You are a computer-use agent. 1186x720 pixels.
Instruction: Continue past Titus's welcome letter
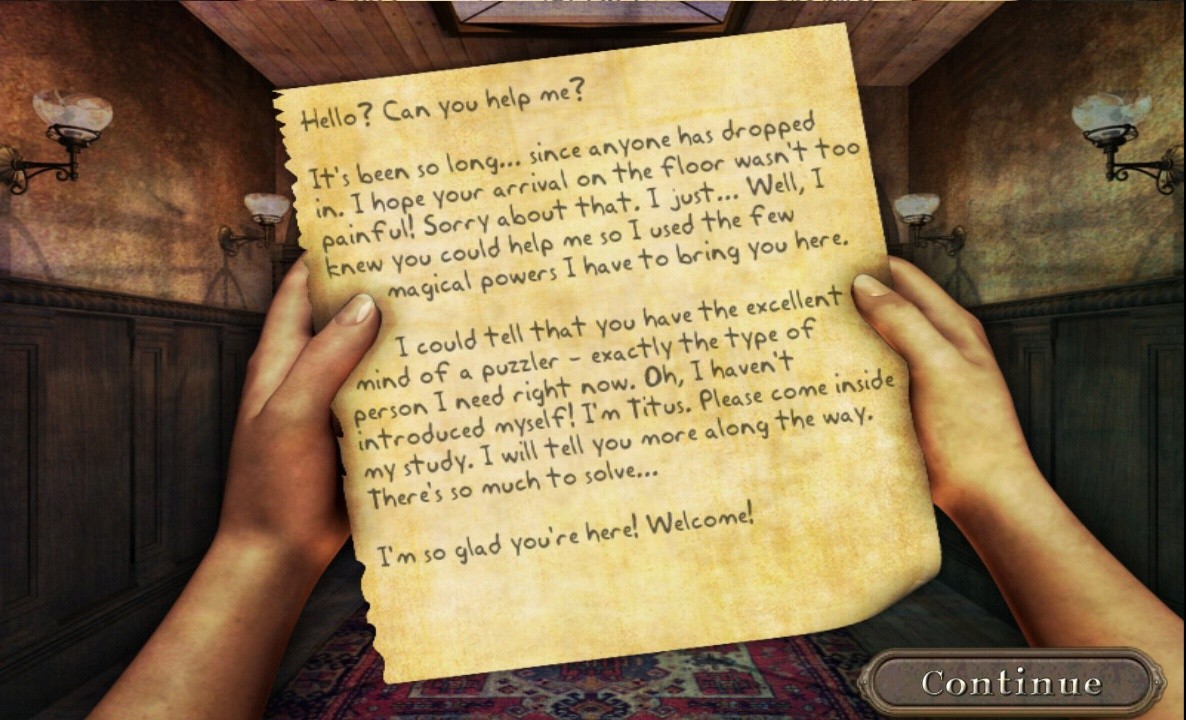tap(1011, 683)
